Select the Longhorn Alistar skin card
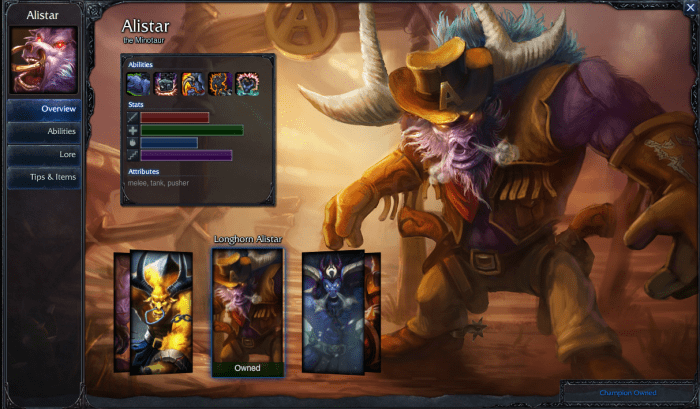 [247, 310]
